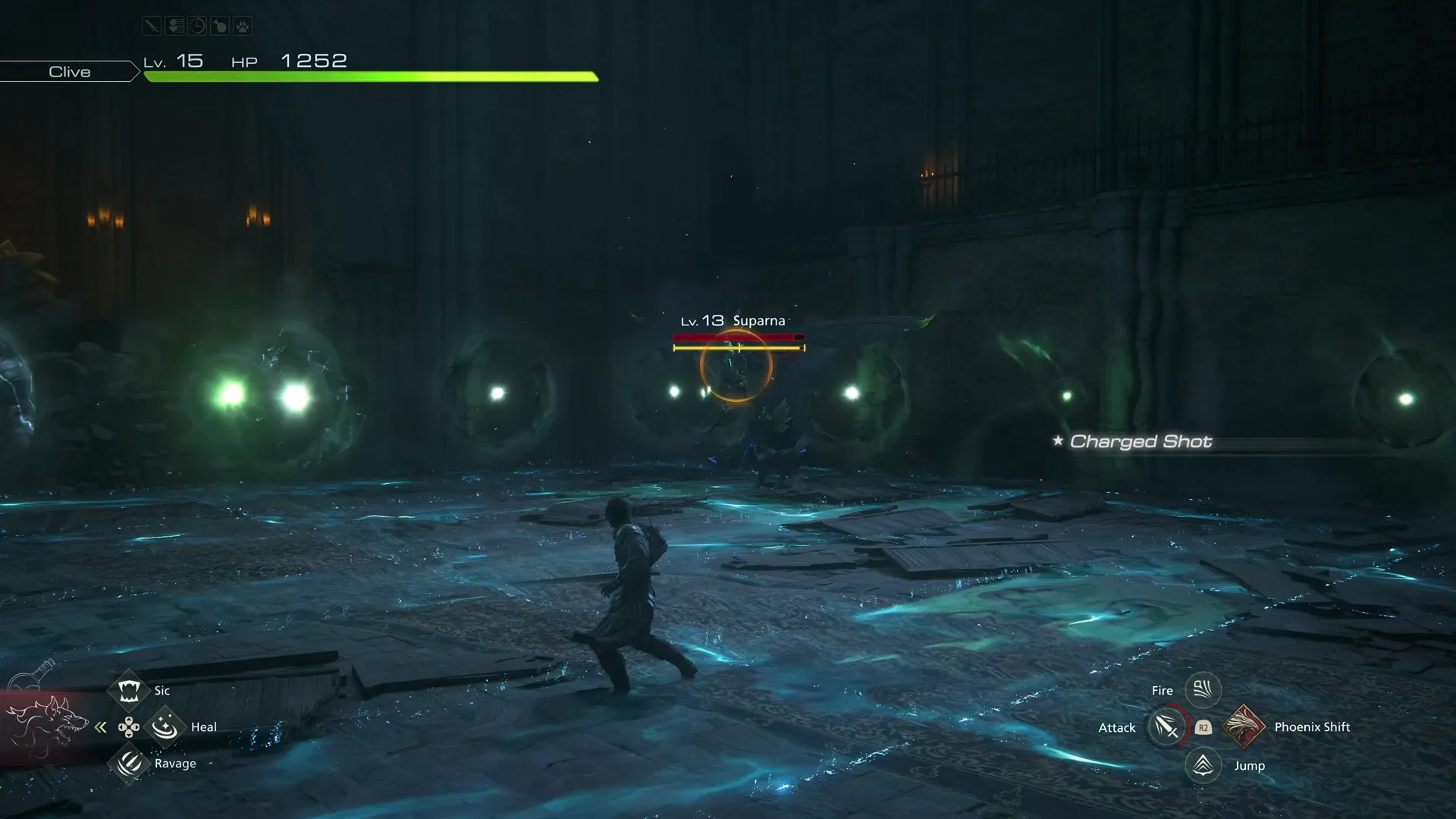This screenshot has height=819, width=1456.
Task: Click the wolf emblem on Torgal's panel
Action: (48, 726)
